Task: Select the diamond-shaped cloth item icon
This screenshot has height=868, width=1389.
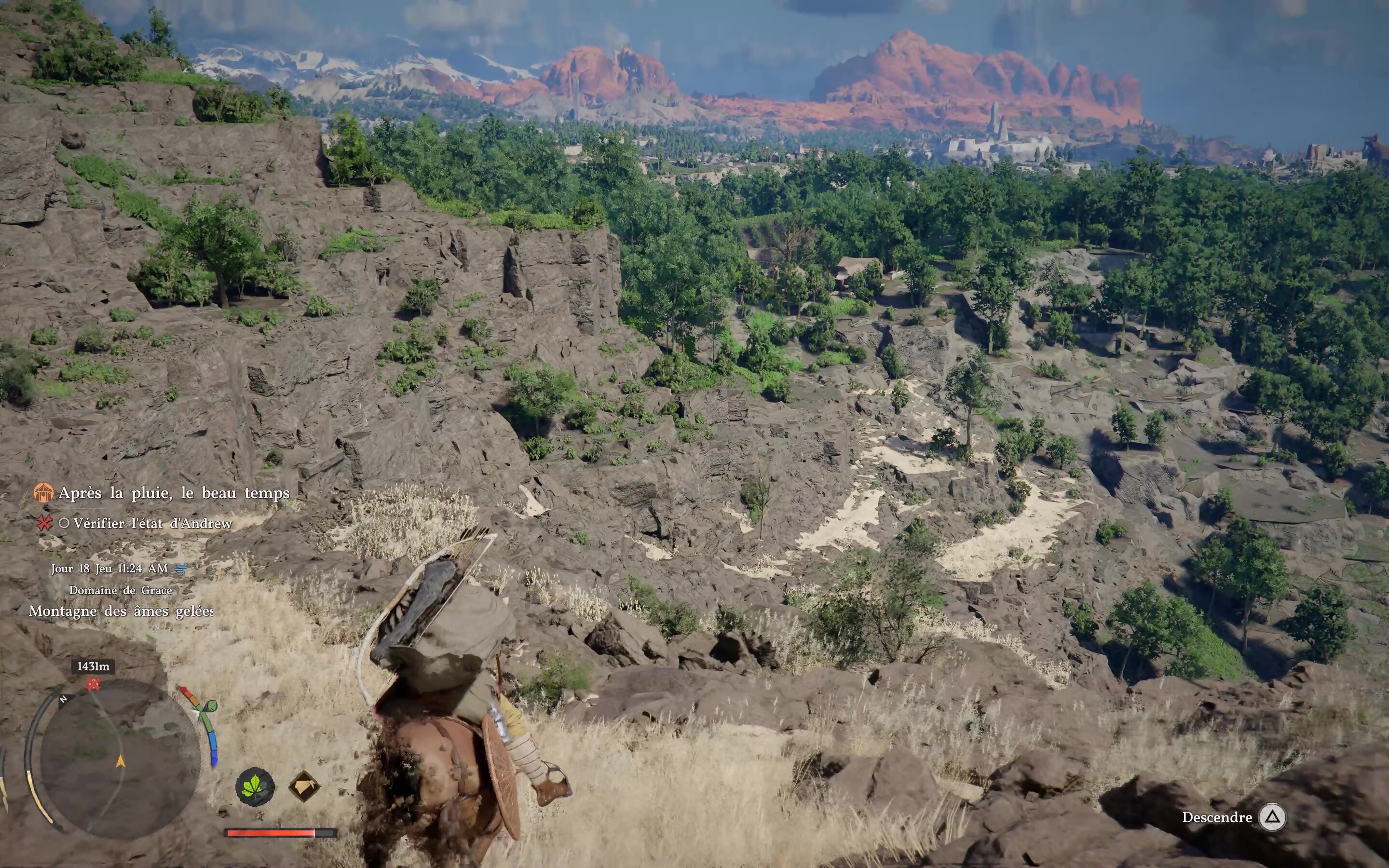Action: 304,787
